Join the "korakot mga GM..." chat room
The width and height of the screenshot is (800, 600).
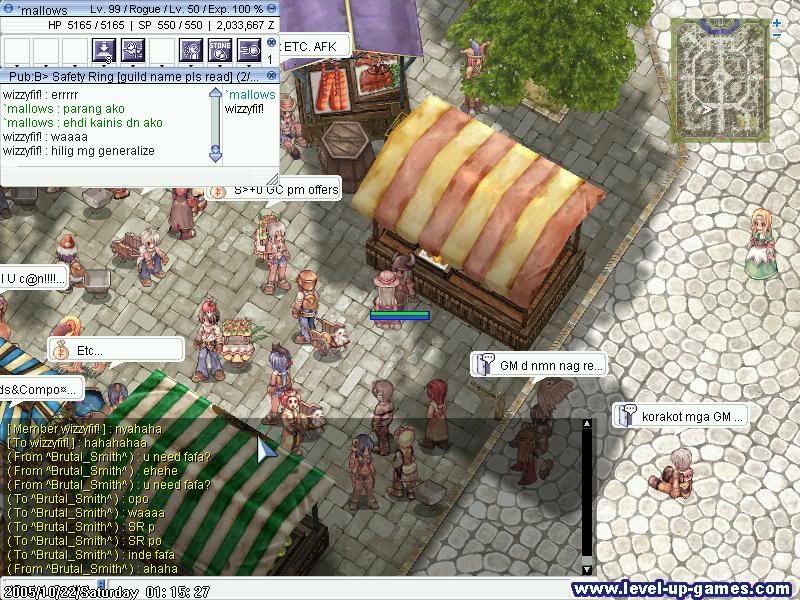point(680,415)
